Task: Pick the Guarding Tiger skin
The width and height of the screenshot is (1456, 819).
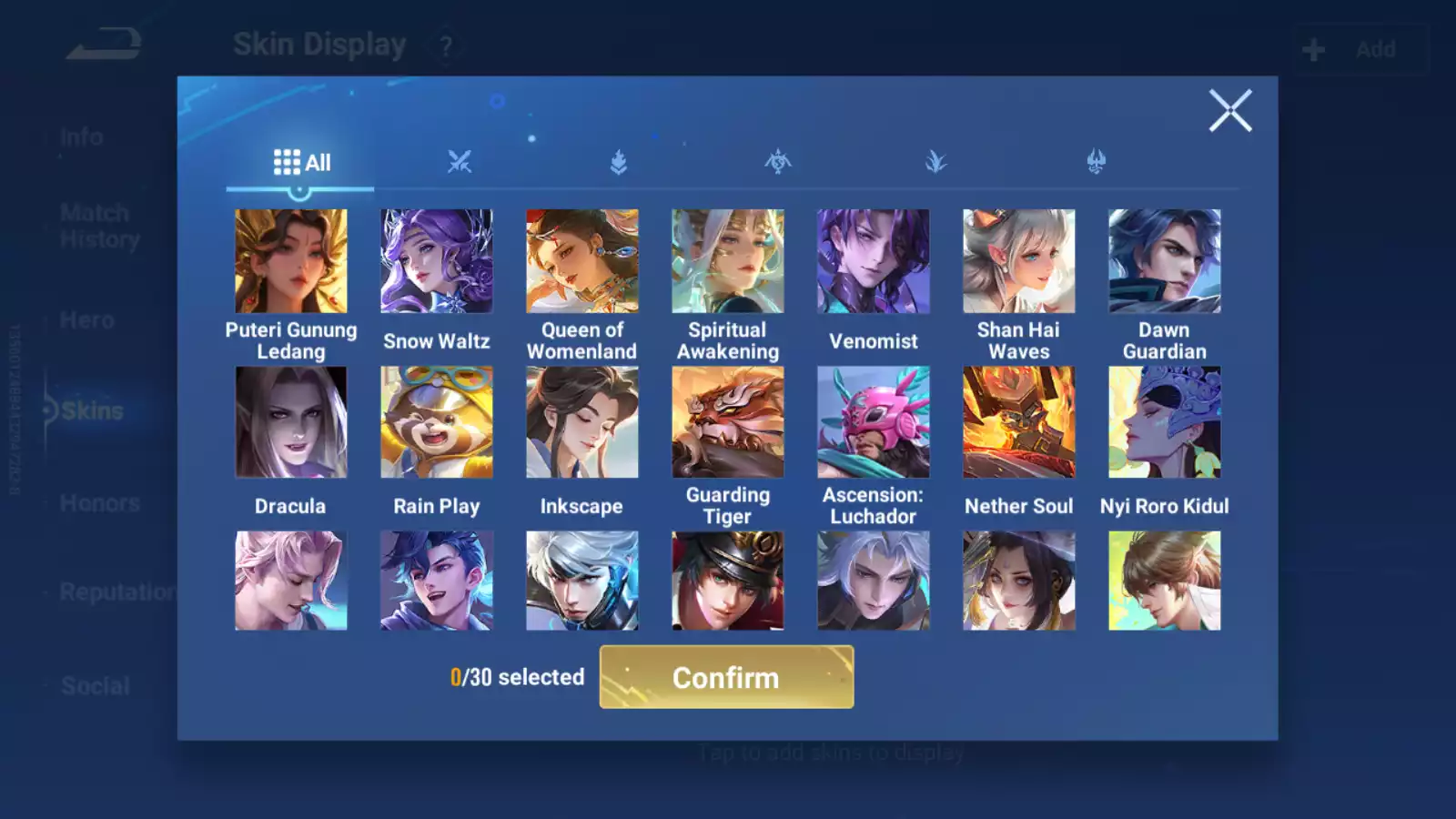Action: pyautogui.click(x=728, y=422)
